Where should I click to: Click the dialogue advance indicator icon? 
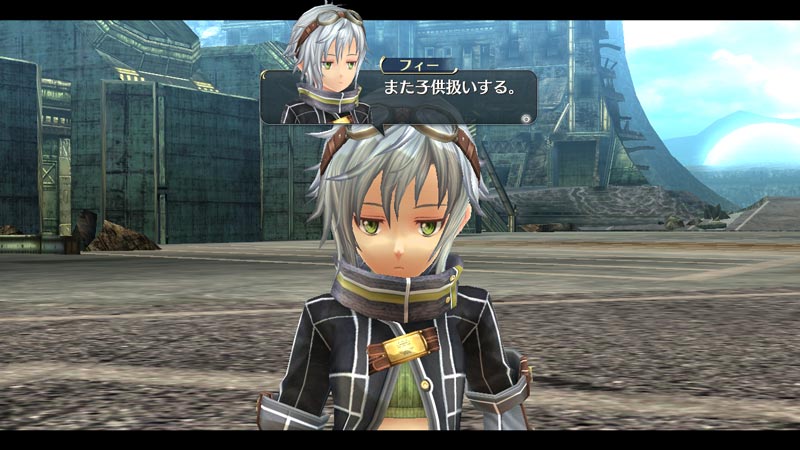(x=526, y=117)
